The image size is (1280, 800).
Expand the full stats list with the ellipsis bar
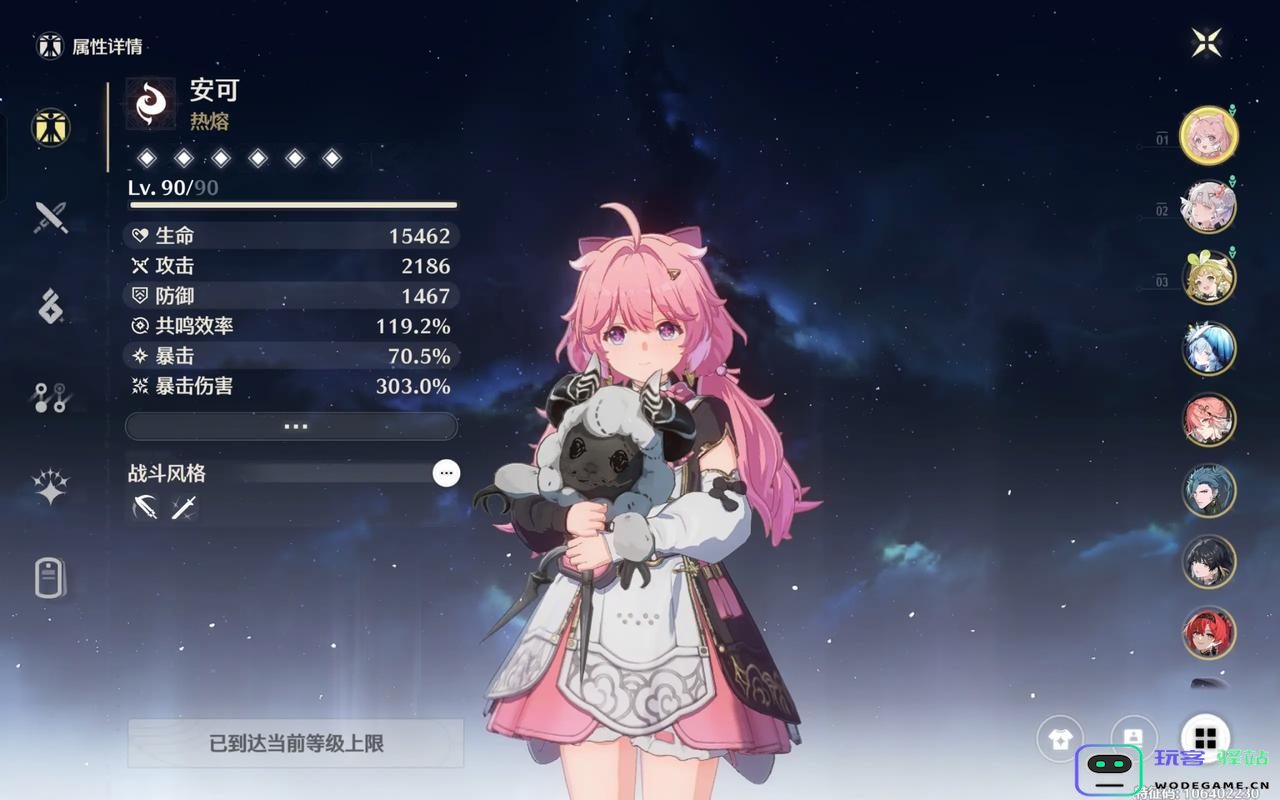[291, 426]
